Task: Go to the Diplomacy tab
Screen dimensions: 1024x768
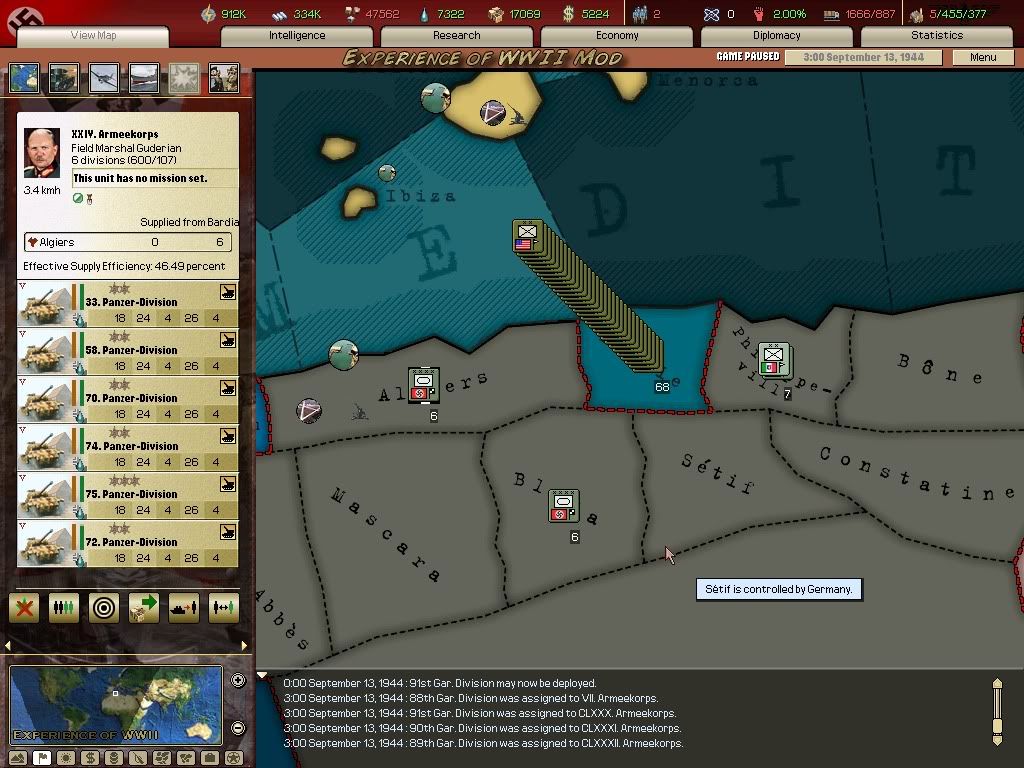Action: click(777, 35)
